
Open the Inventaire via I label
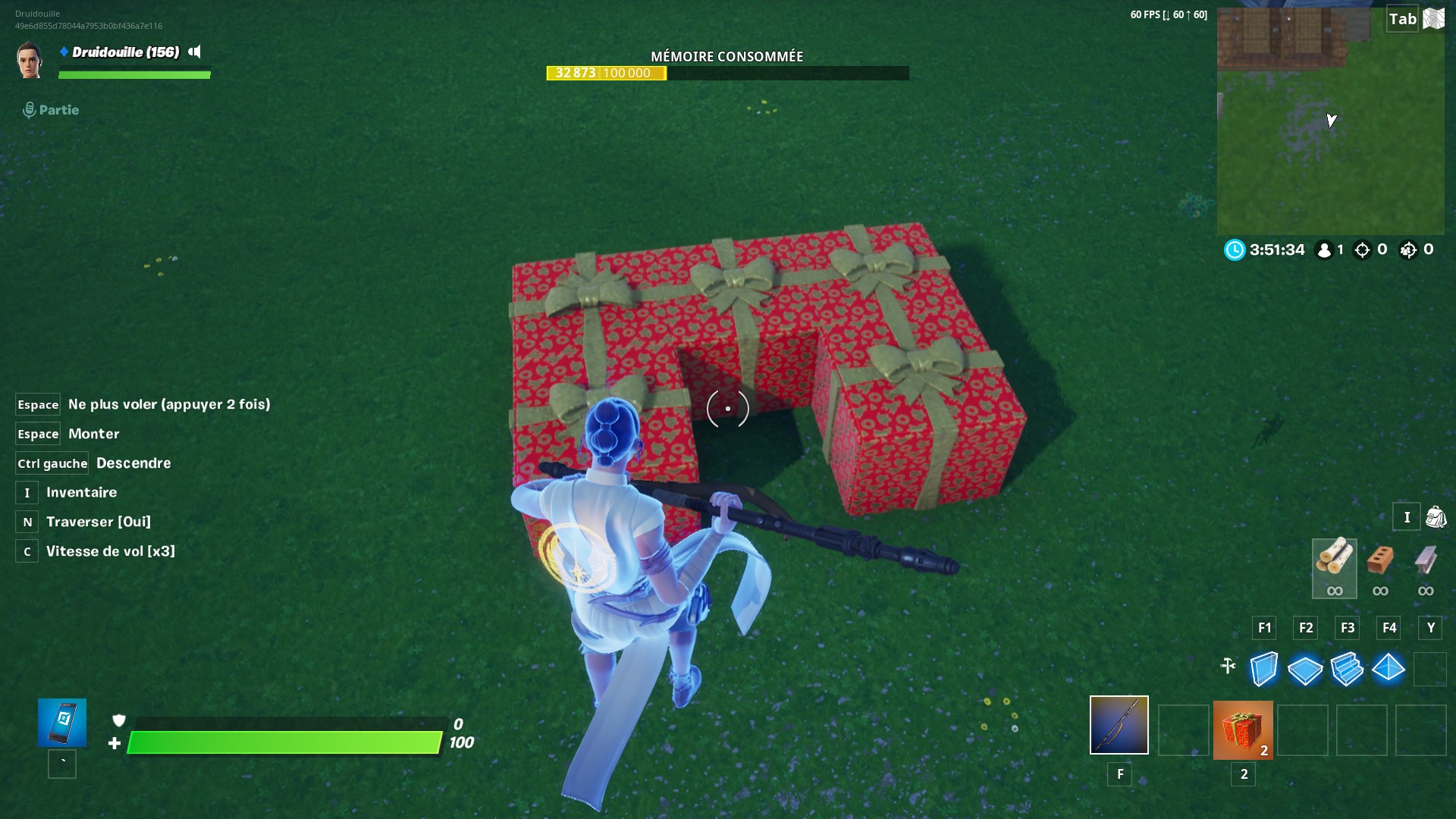(x=81, y=492)
